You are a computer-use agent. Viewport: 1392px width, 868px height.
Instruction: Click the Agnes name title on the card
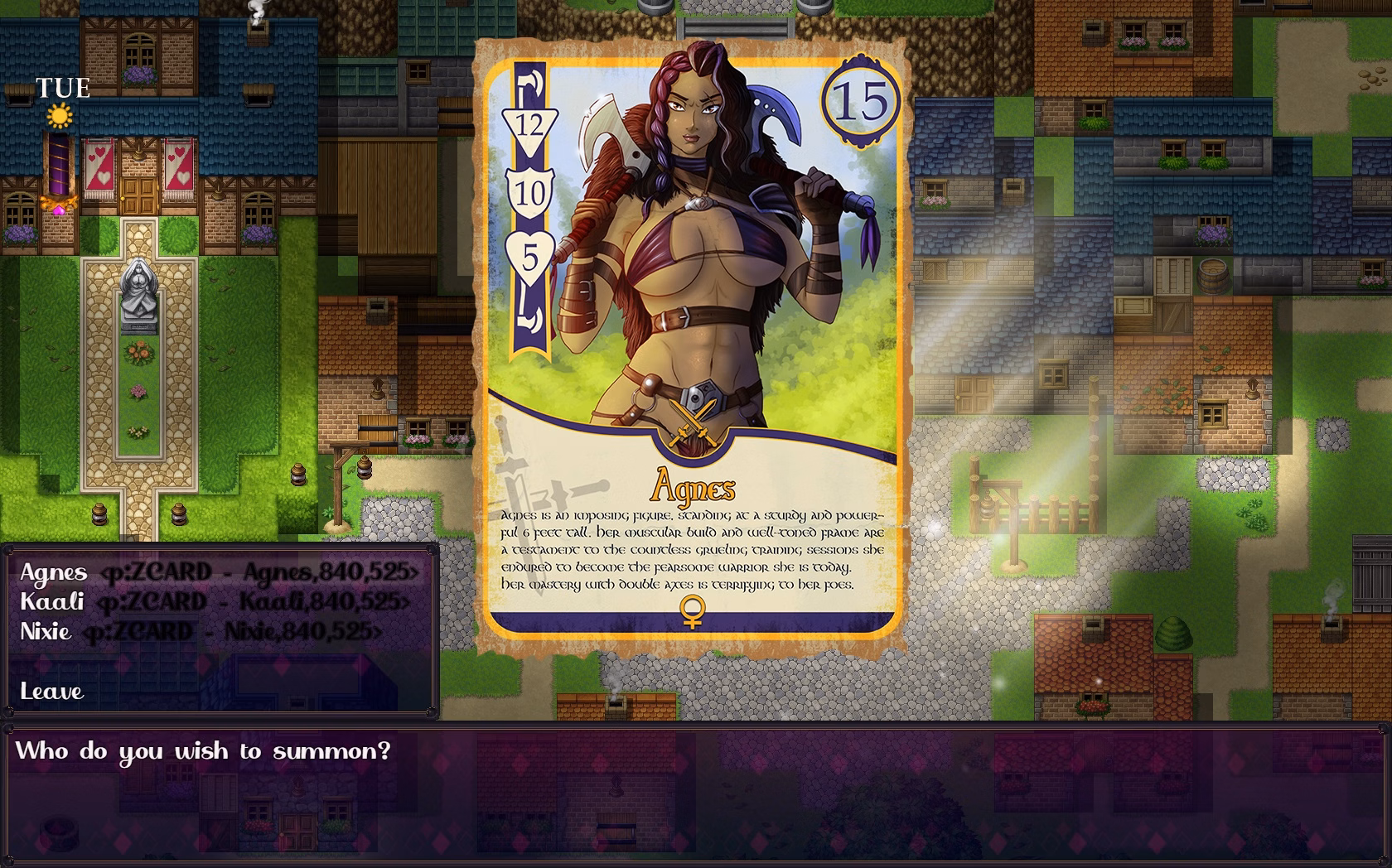pyautogui.click(x=694, y=487)
